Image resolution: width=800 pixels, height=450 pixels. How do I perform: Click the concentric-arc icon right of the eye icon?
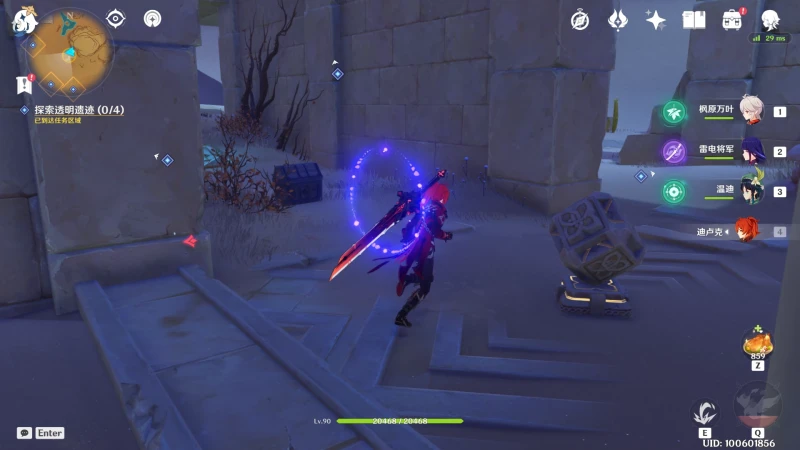click(152, 18)
